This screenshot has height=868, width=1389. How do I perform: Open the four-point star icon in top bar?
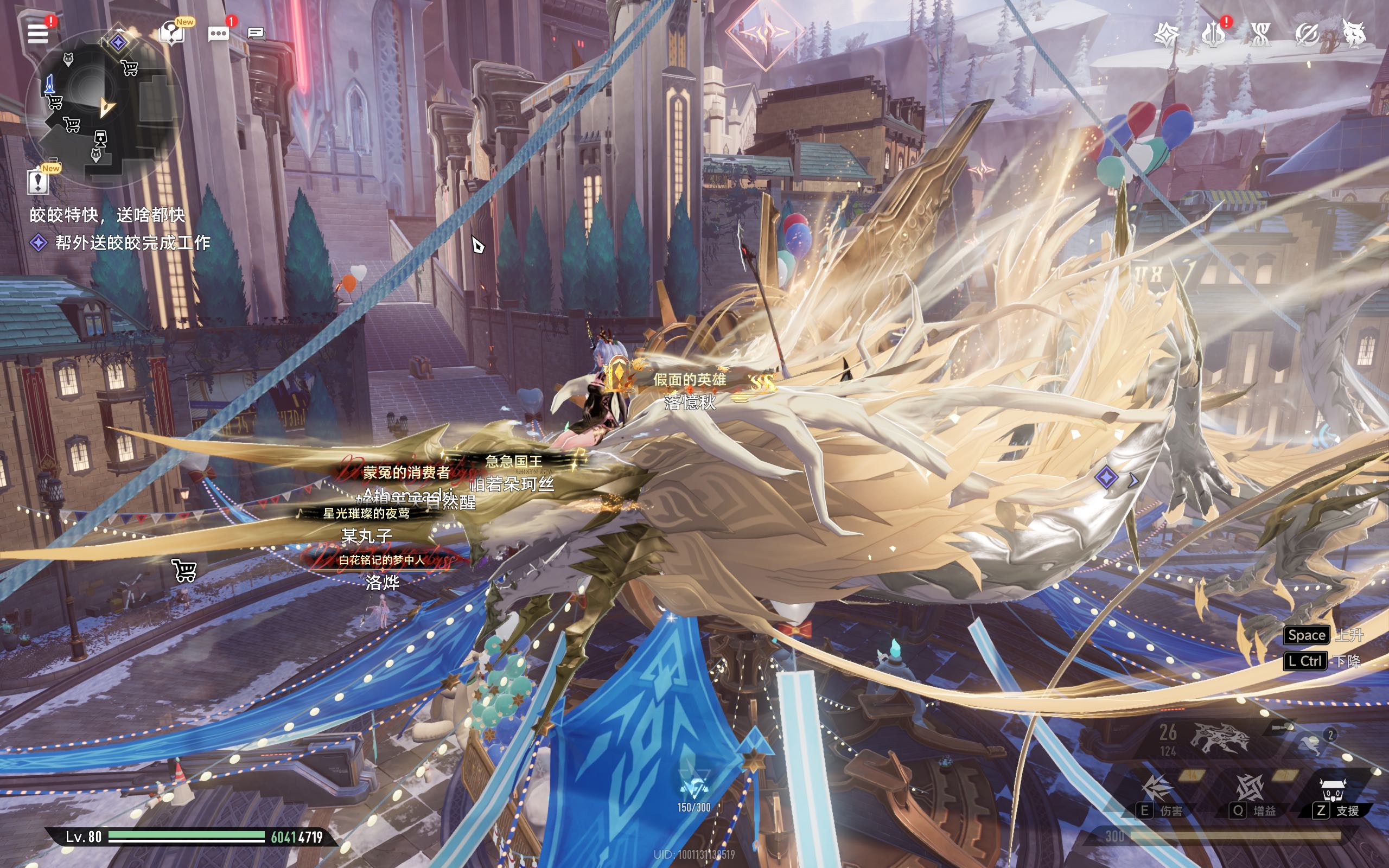pyautogui.click(x=1167, y=34)
